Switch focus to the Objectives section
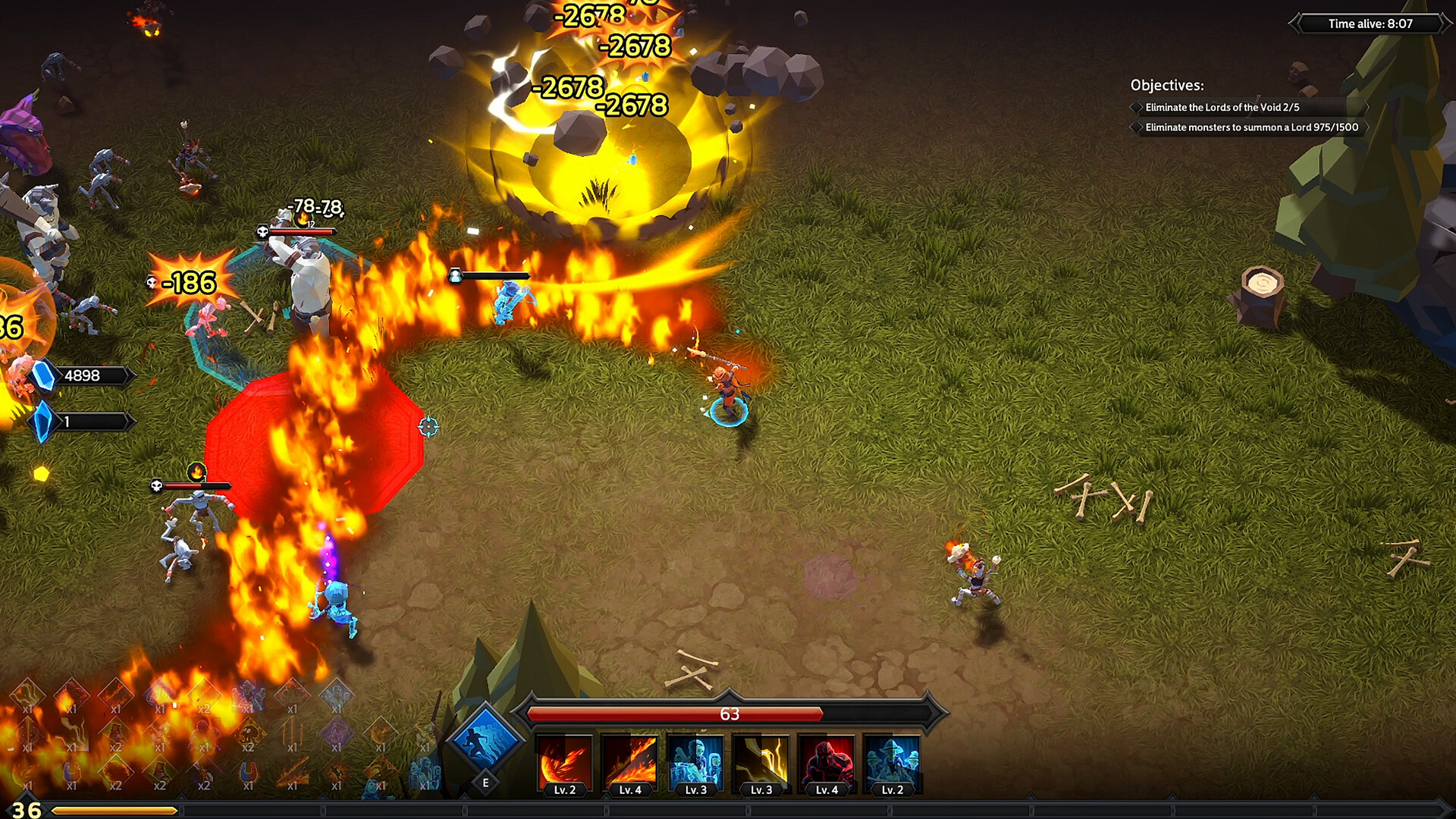The width and height of the screenshot is (1456, 819). pos(1168,83)
